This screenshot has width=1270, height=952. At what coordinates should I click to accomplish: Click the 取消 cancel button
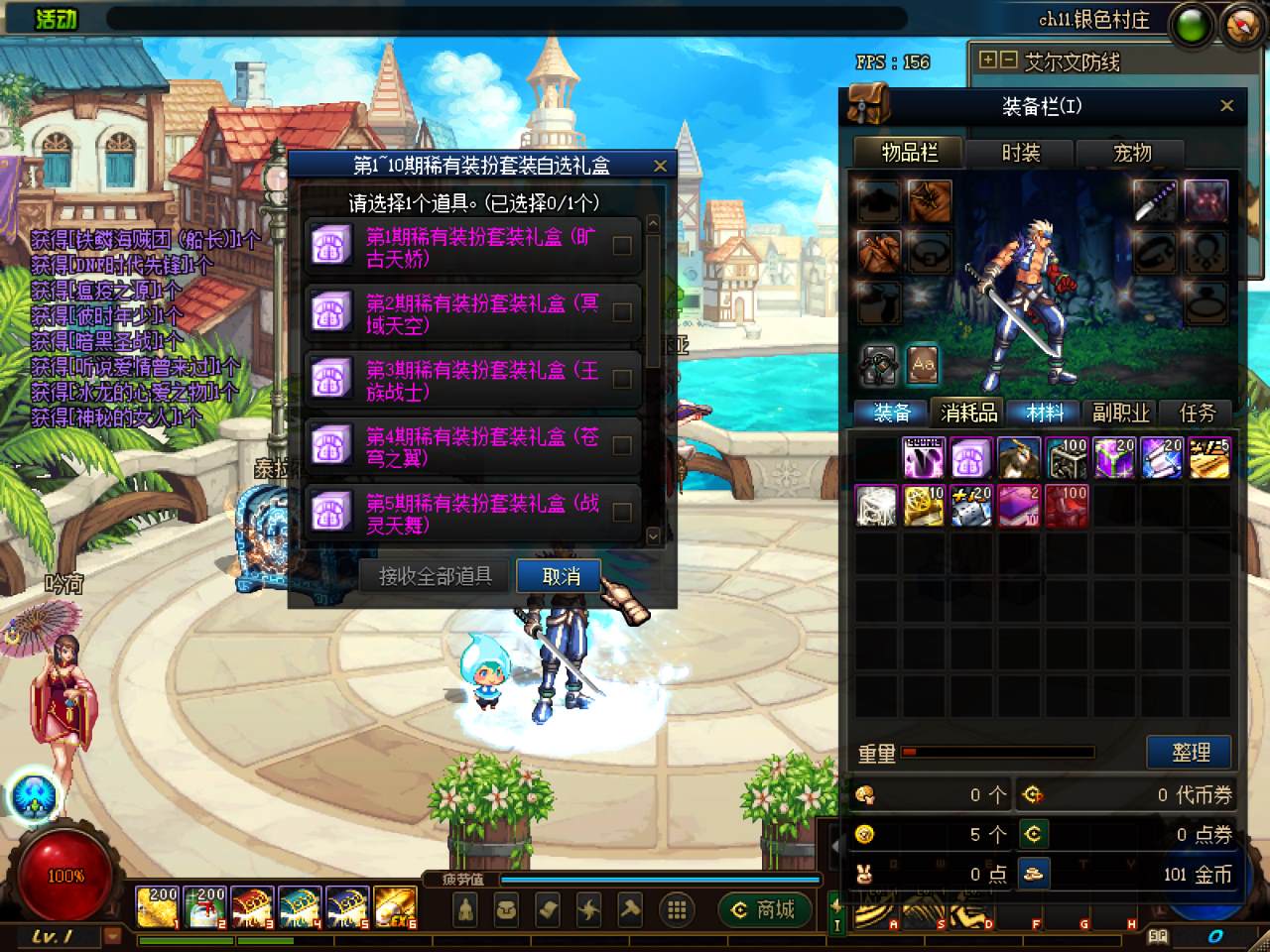(560, 576)
